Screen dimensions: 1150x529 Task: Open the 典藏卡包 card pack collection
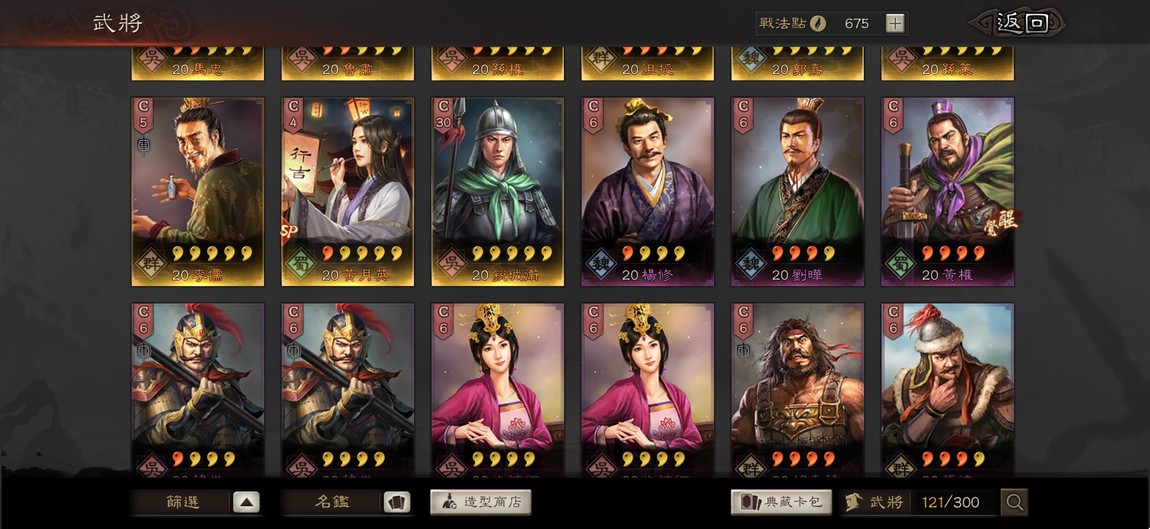click(x=781, y=502)
